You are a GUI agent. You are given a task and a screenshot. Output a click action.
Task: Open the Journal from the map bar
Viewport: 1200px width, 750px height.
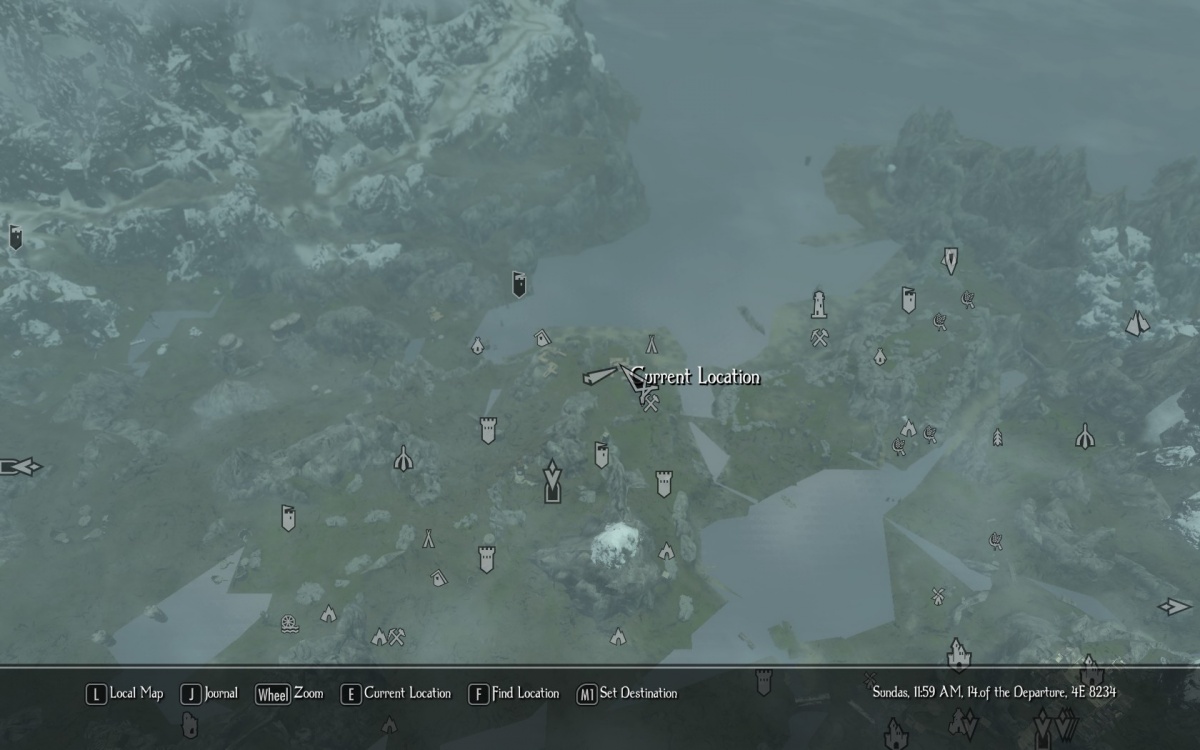pos(210,693)
